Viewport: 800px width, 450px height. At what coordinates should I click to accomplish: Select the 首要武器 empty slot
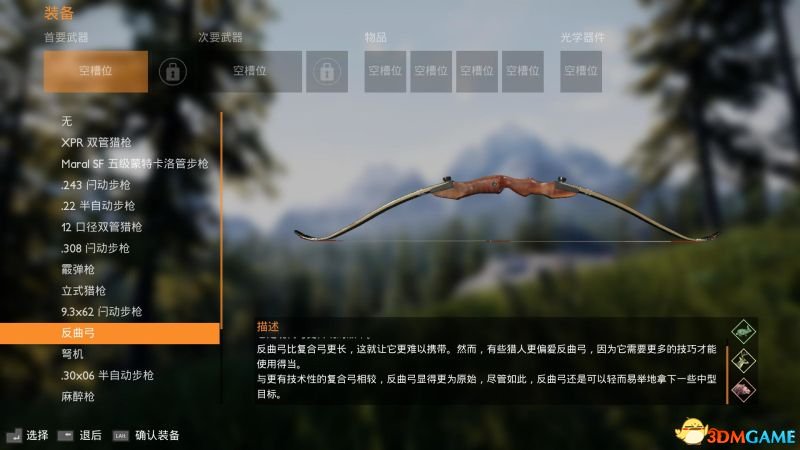tap(96, 71)
